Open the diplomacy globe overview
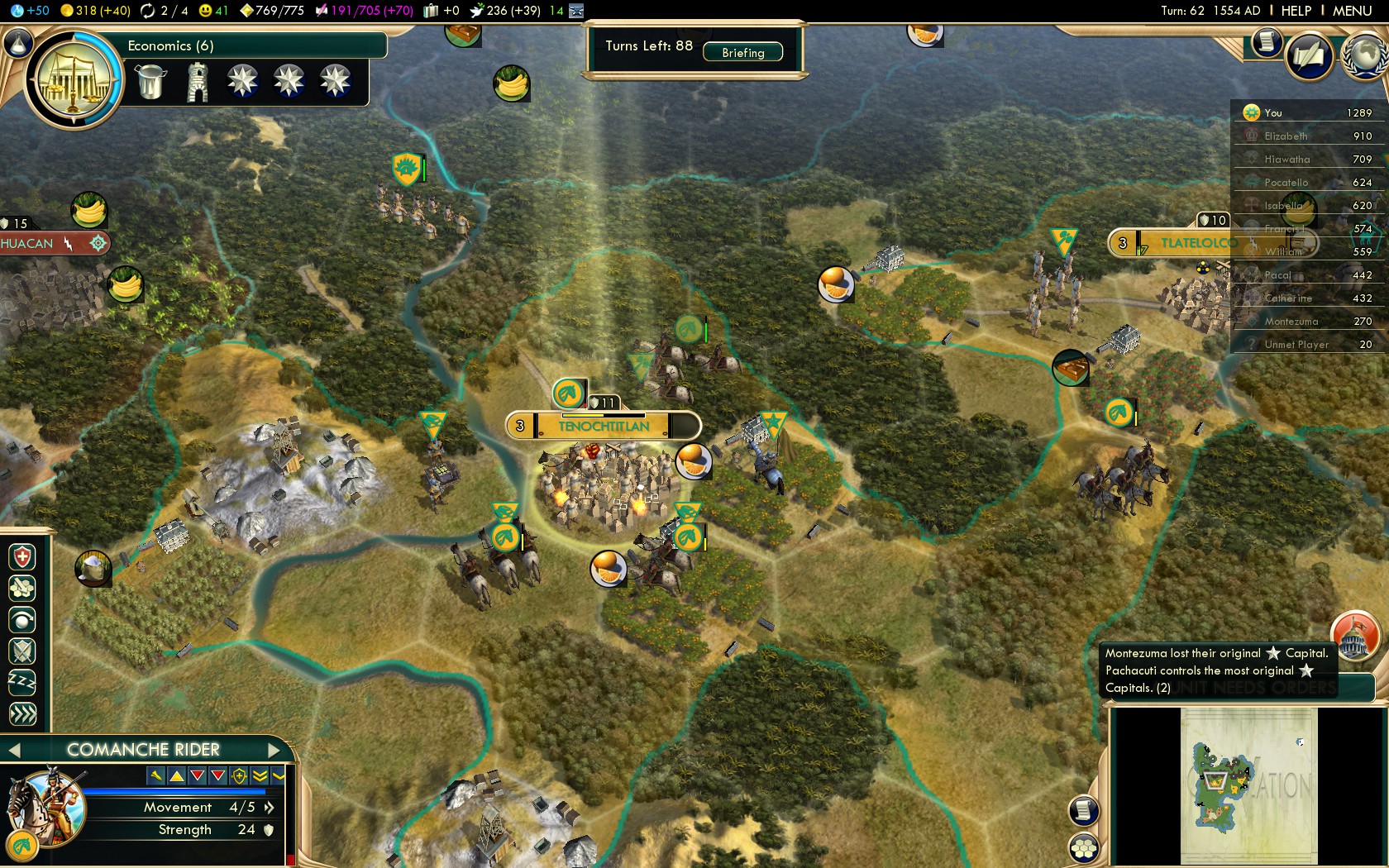 [x=1365, y=55]
